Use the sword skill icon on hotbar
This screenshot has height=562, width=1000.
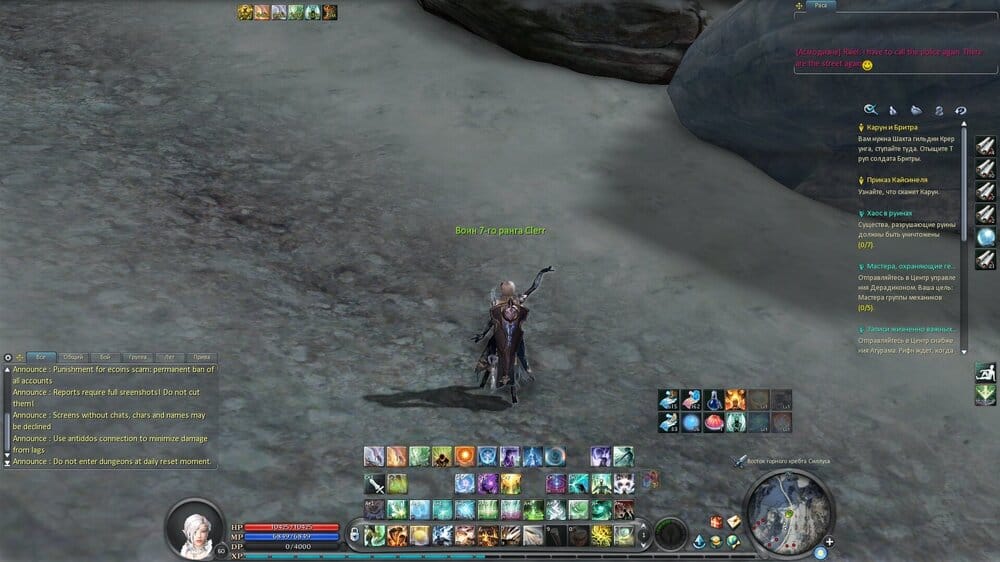click(x=374, y=484)
